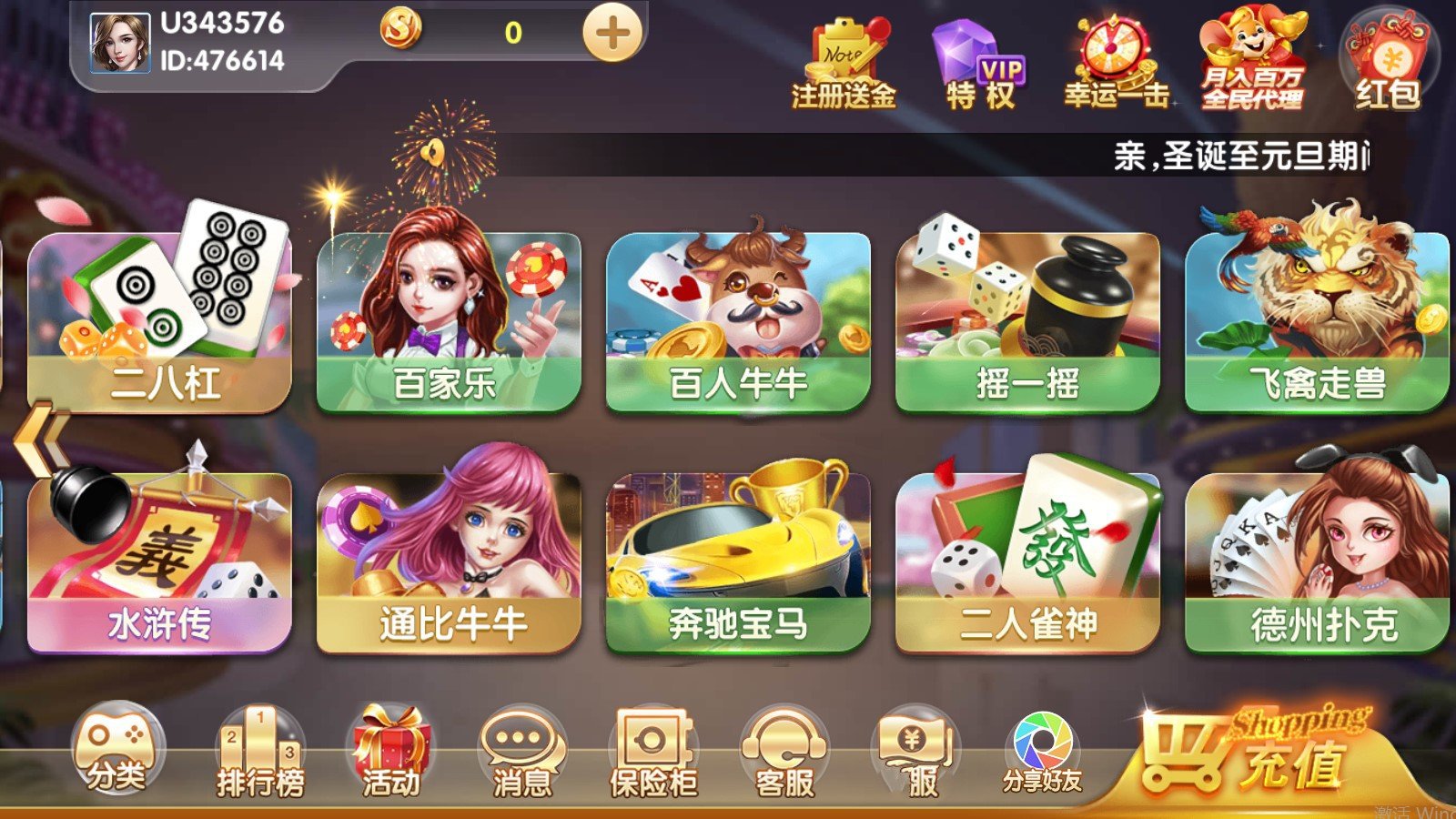Screen dimensions: 1456x819
Task: Click the gold plus button to add coins
Action: [x=612, y=34]
